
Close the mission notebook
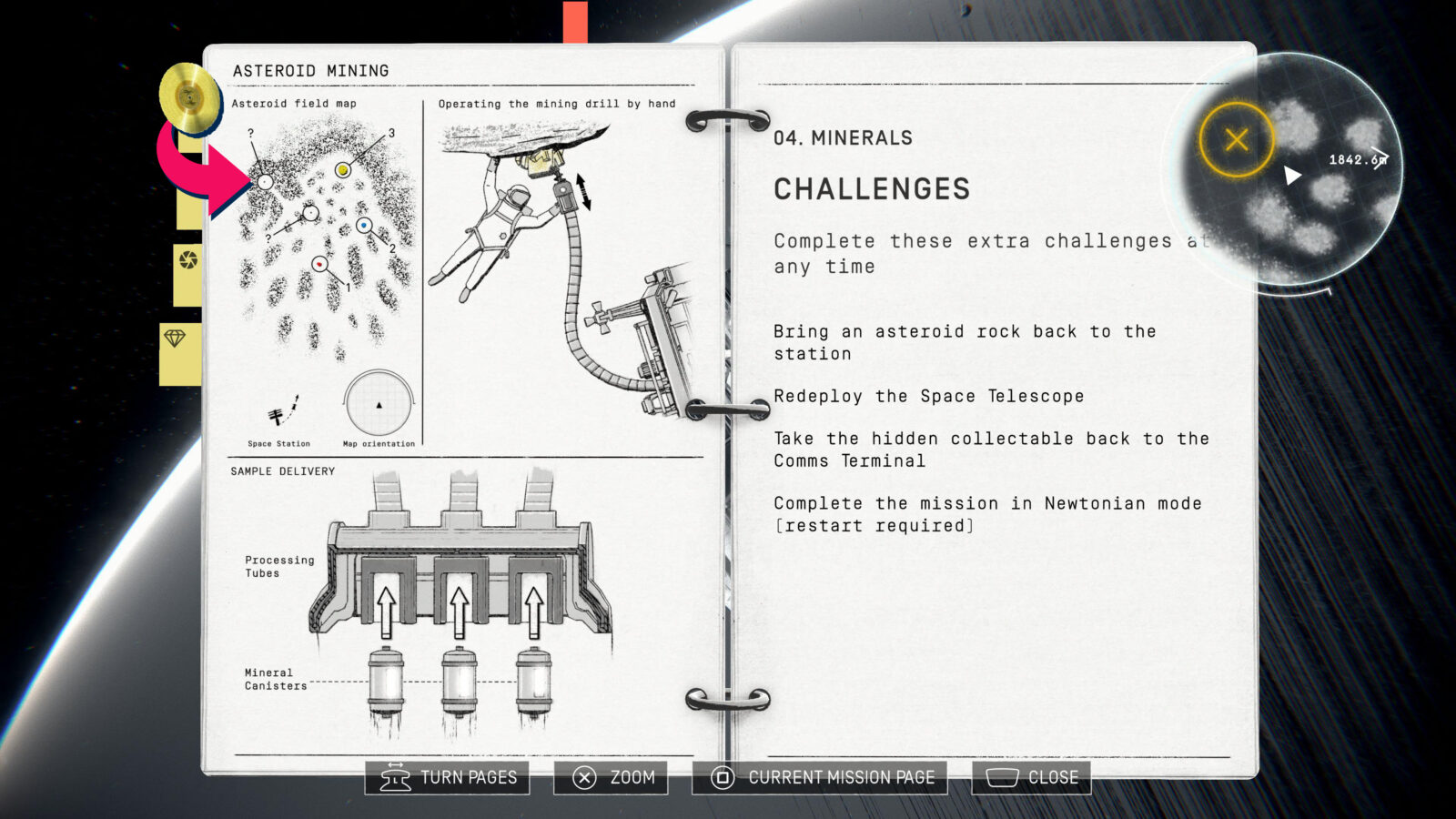pos(1032,778)
